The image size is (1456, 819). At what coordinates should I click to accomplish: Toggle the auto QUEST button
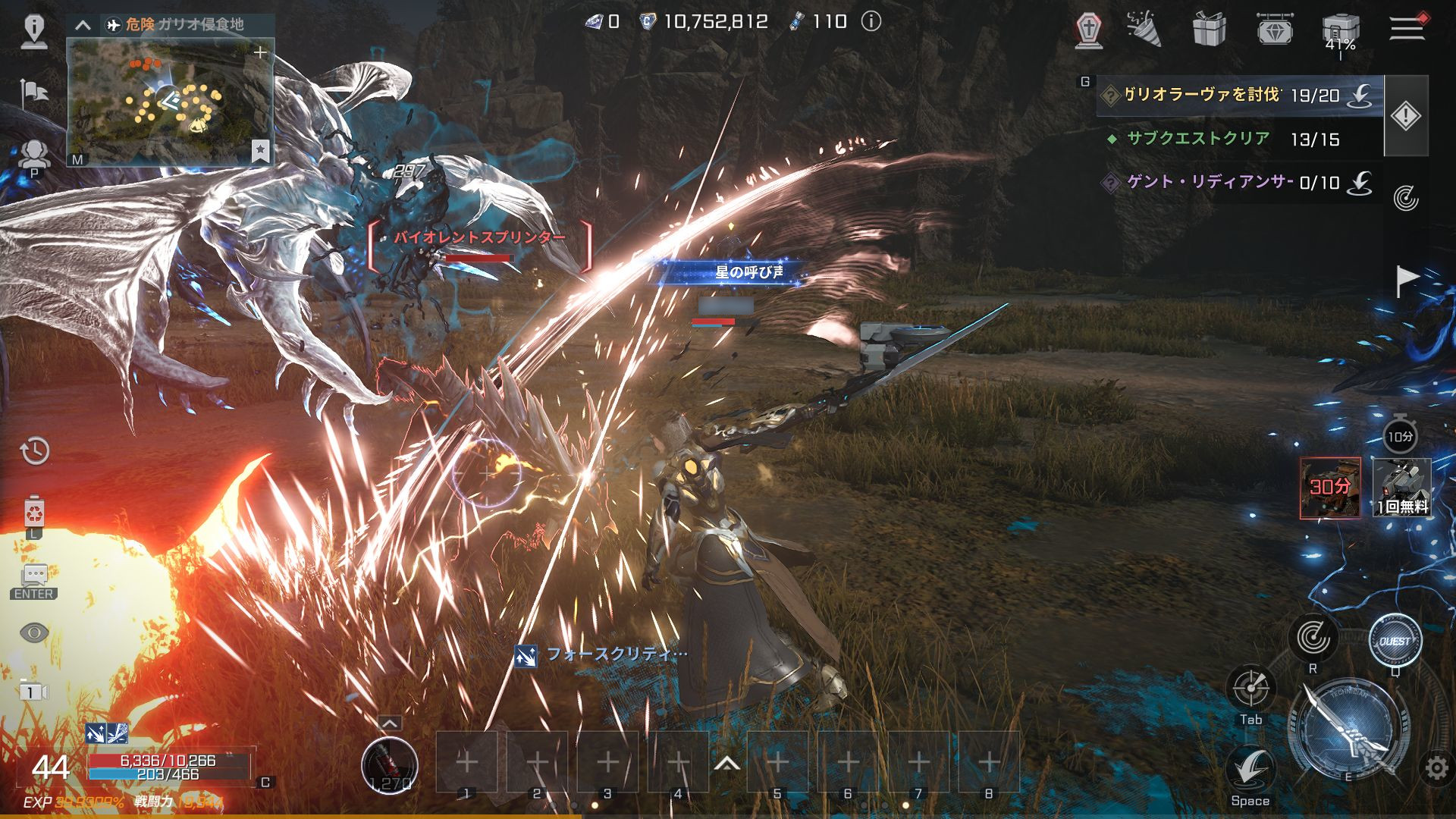(1395, 642)
